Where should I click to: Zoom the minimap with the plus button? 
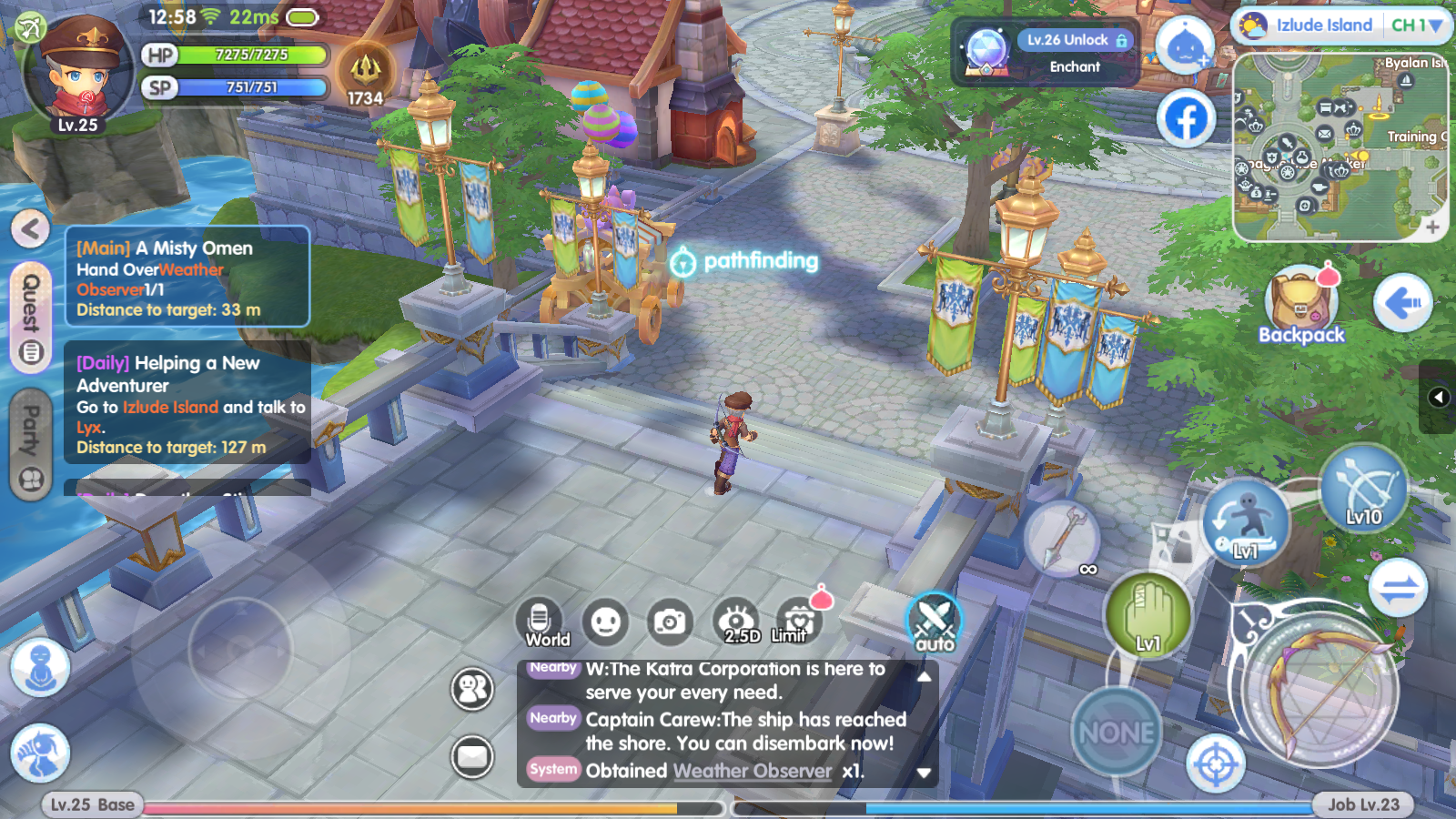point(1432,227)
